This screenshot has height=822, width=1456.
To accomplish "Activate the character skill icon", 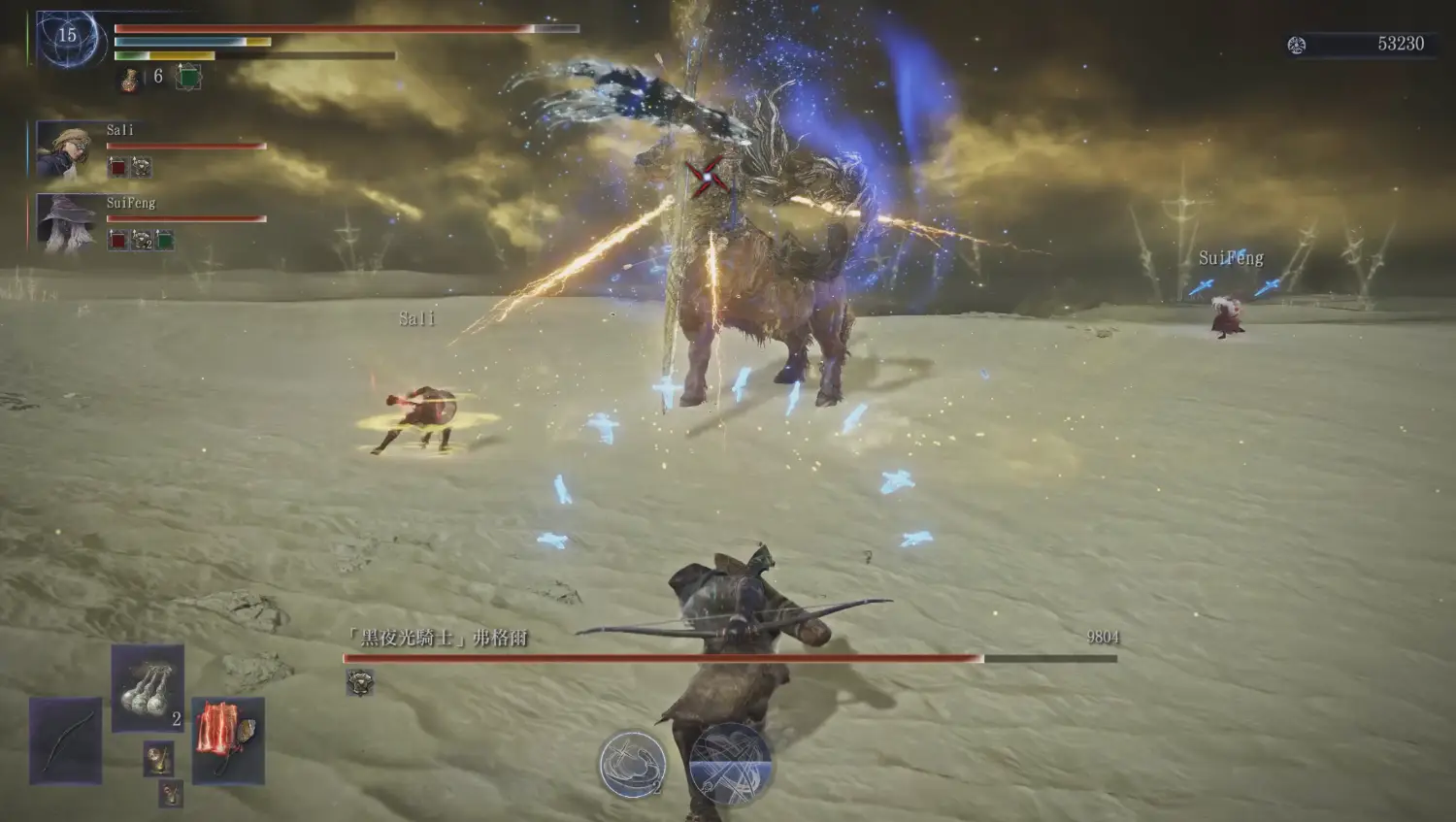I will click(x=633, y=764).
